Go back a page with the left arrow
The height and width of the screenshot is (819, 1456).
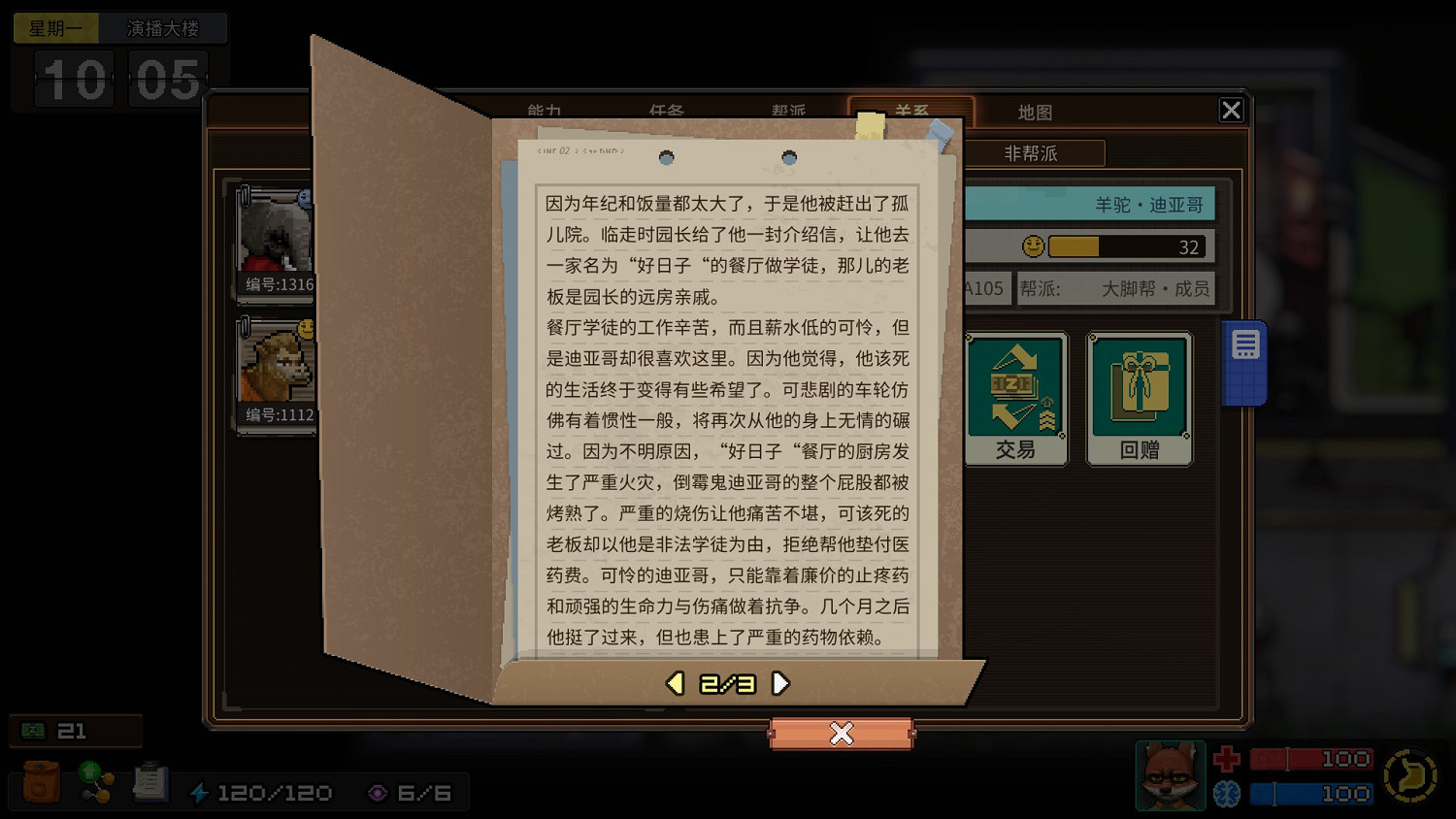pyautogui.click(x=674, y=682)
